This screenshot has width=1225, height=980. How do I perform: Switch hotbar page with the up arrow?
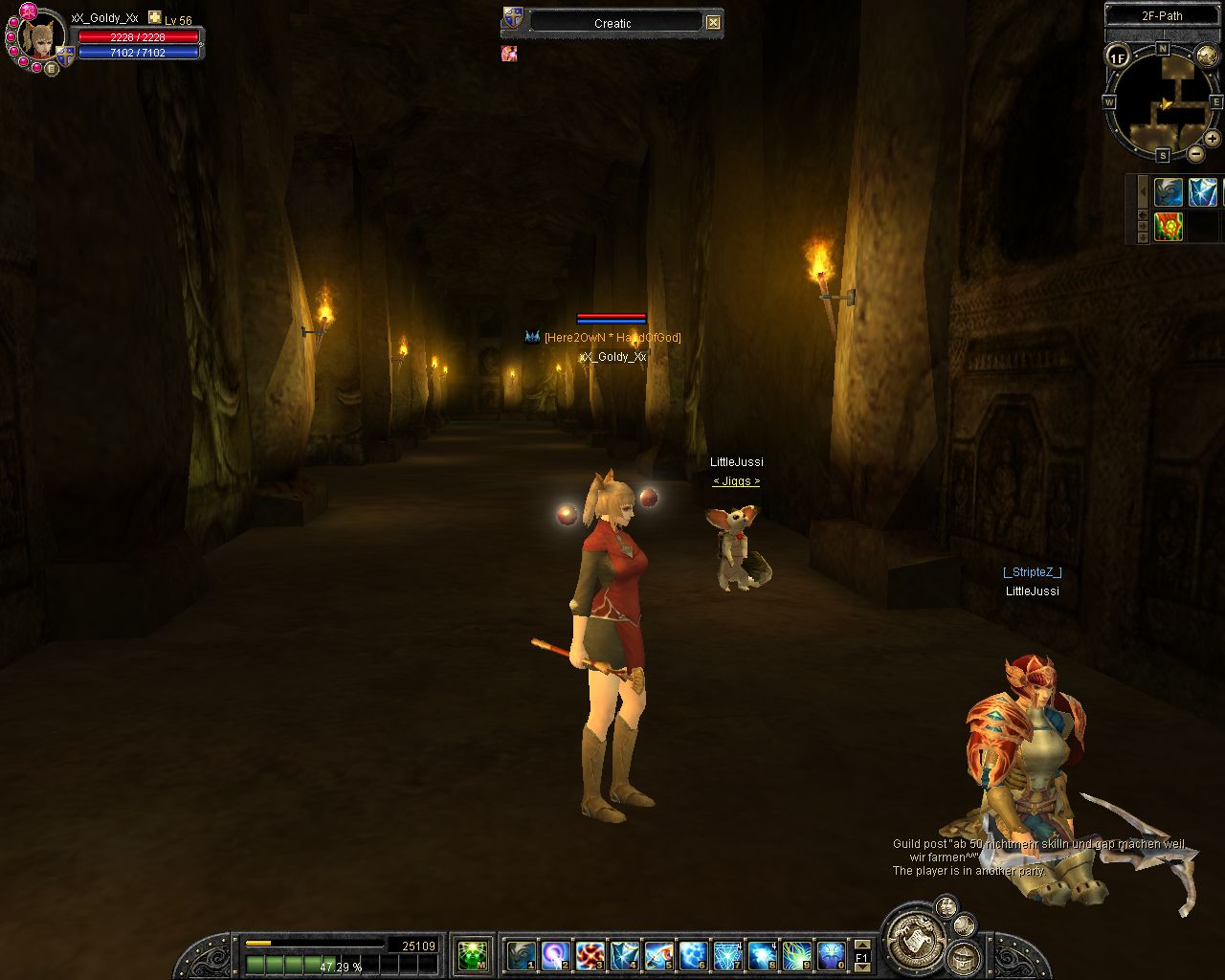point(861,944)
